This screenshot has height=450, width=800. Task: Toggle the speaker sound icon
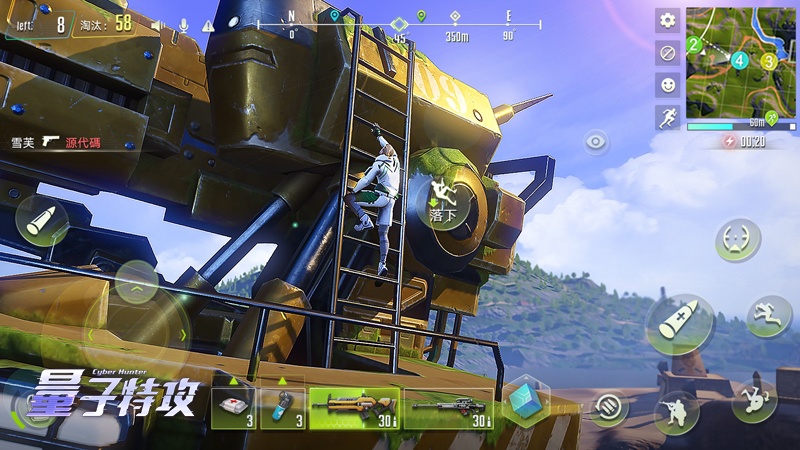pos(157,24)
